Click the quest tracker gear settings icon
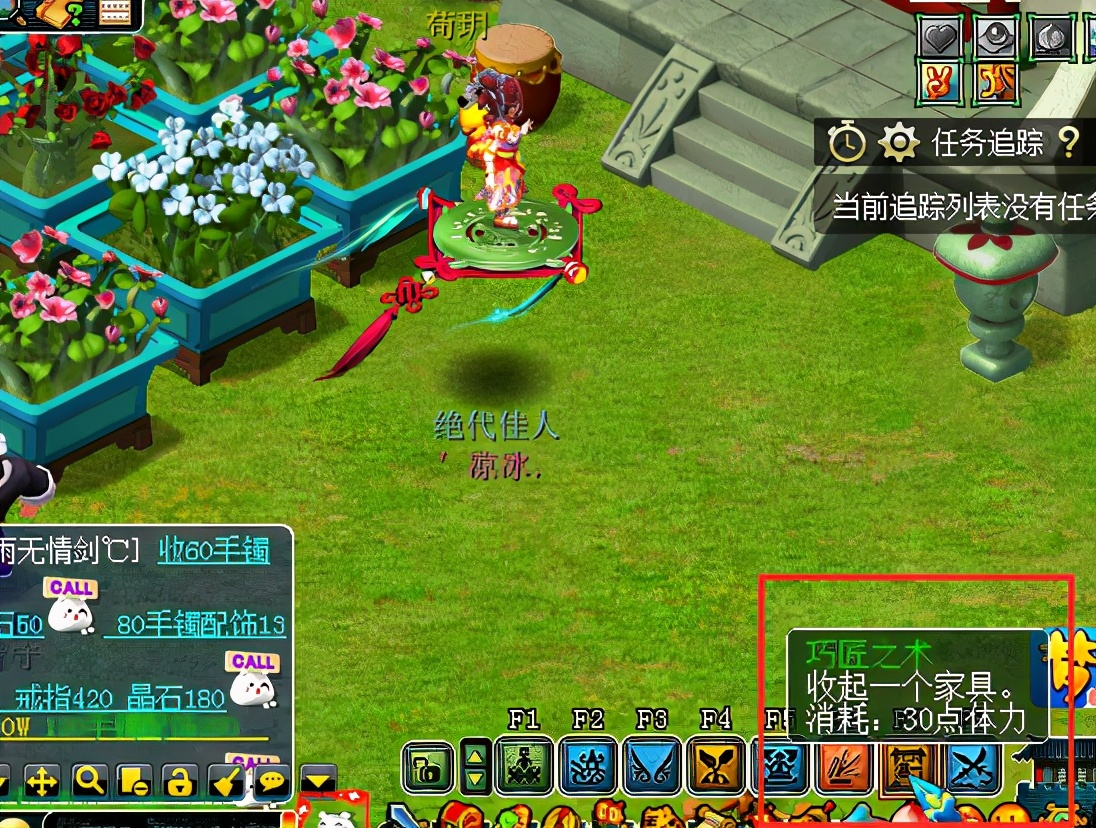This screenshot has height=828, width=1096. [x=898, y=144]
